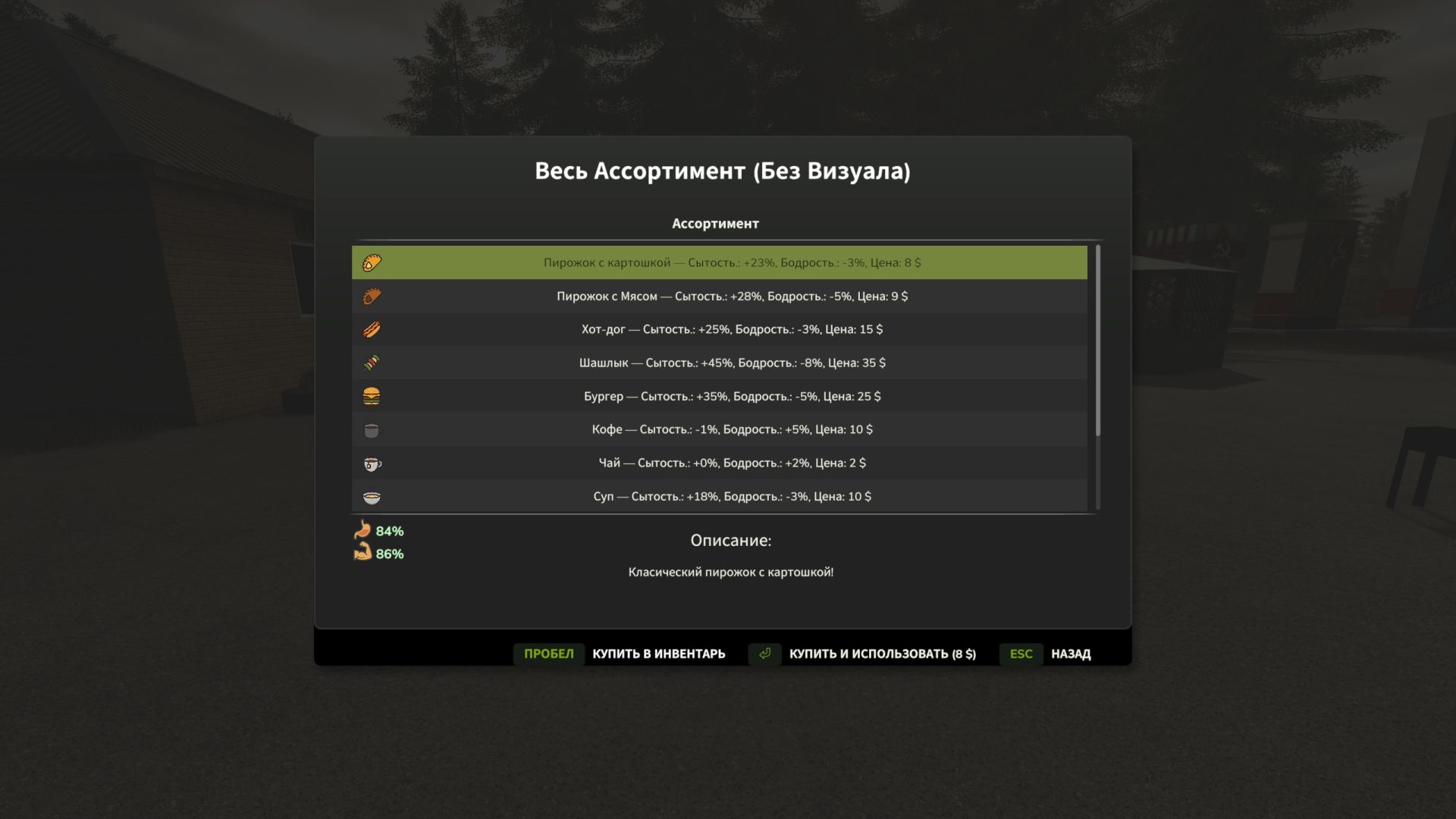Click the tea cup icon
The width and height of the screenshot is (1456, 819).
tap(373, 463)
